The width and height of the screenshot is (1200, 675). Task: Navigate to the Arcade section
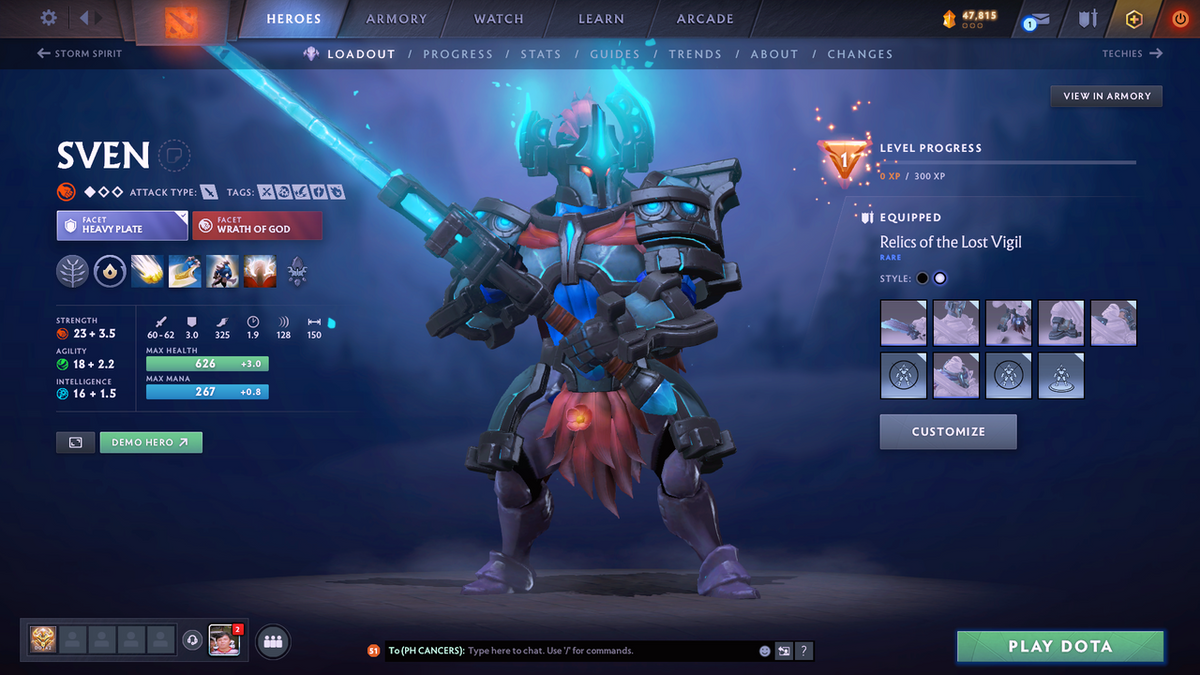[705, 18]
